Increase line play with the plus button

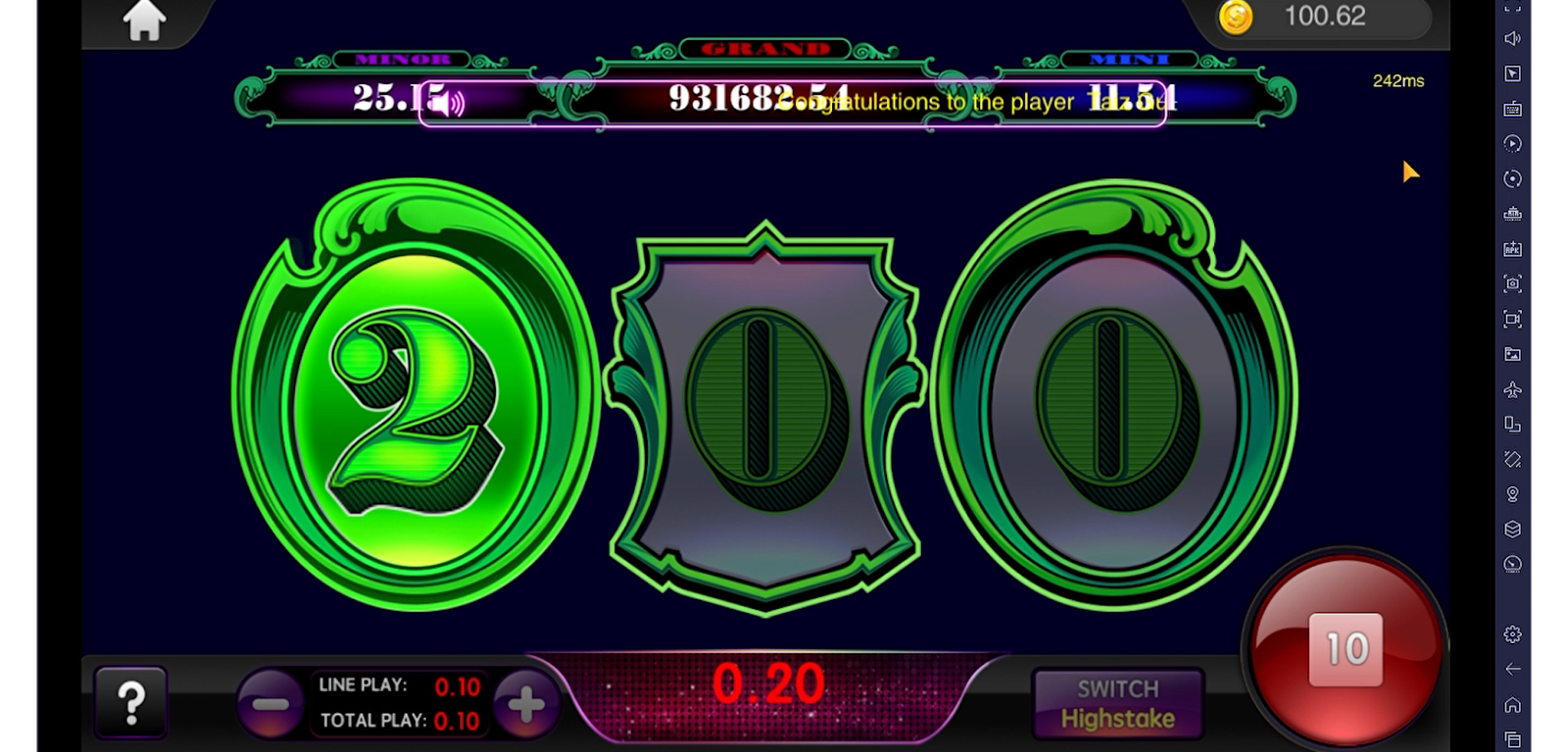coord(526,704)
